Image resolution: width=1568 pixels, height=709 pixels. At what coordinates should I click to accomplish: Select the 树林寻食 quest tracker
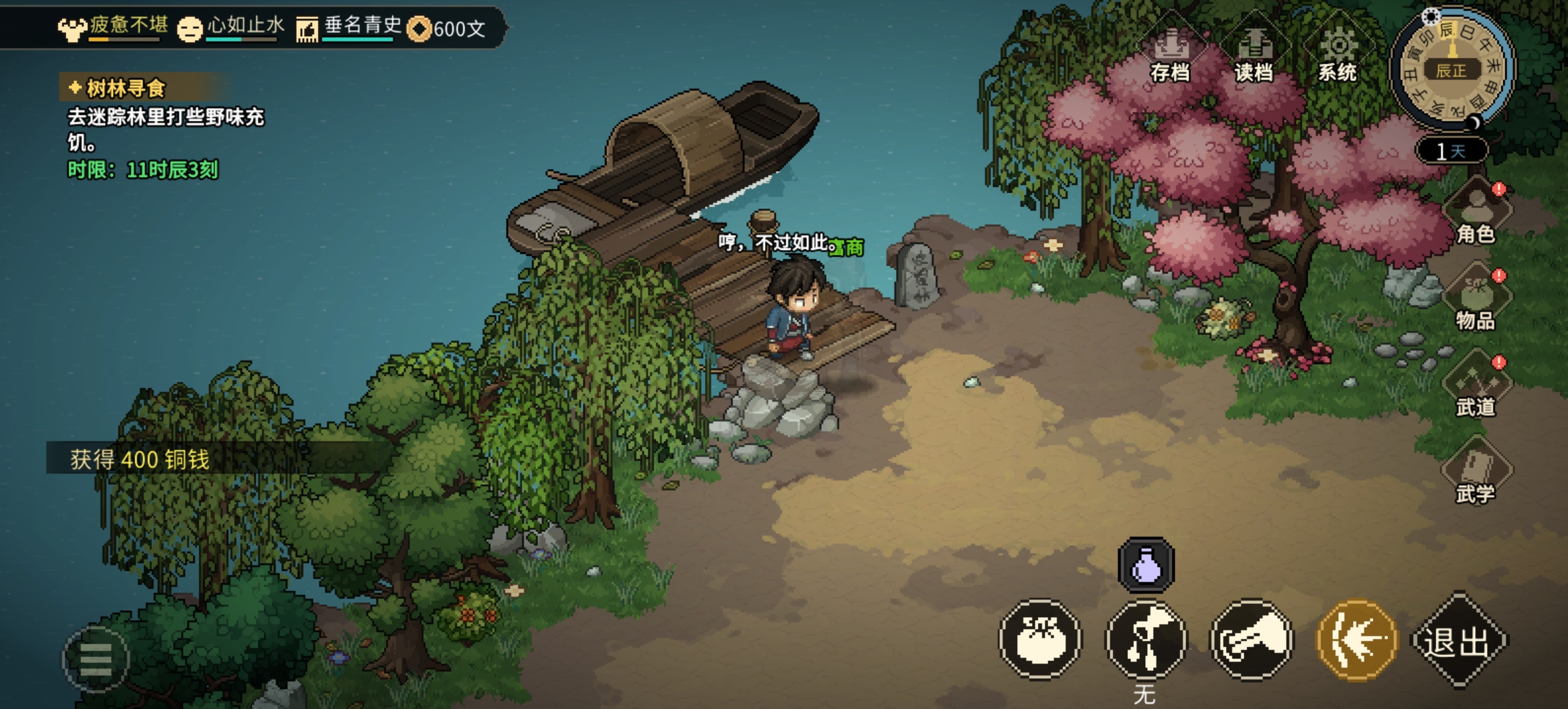125,88
